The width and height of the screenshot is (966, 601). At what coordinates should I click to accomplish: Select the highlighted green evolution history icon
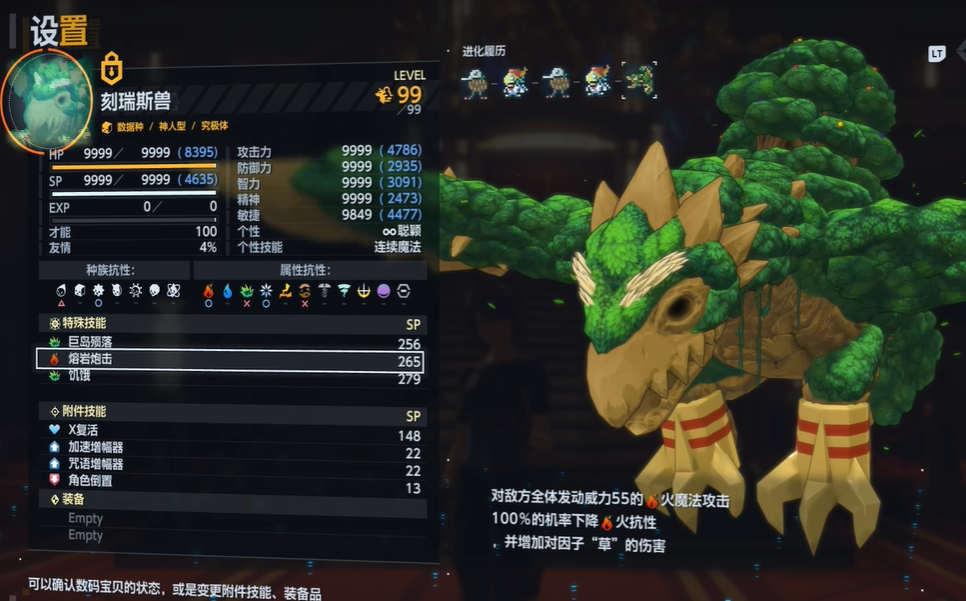[x=637, y=81]
